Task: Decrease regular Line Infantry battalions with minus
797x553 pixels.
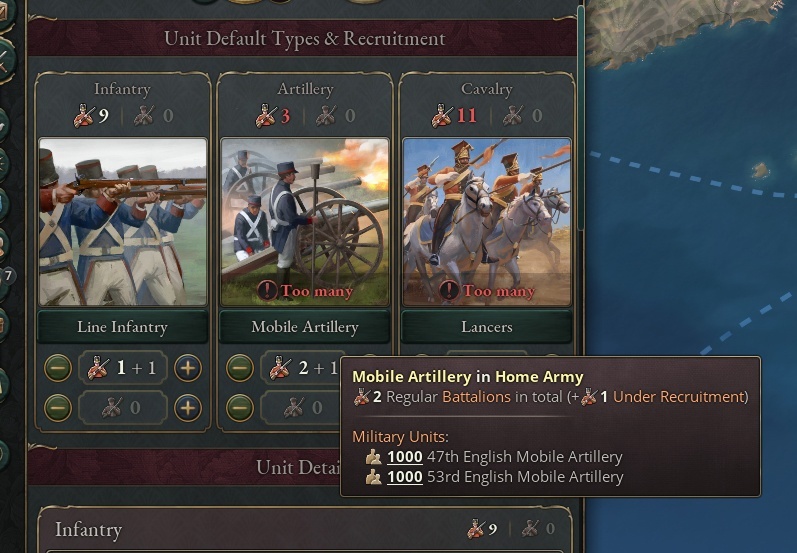Action: pyautogui.click(x=58, y=368)
